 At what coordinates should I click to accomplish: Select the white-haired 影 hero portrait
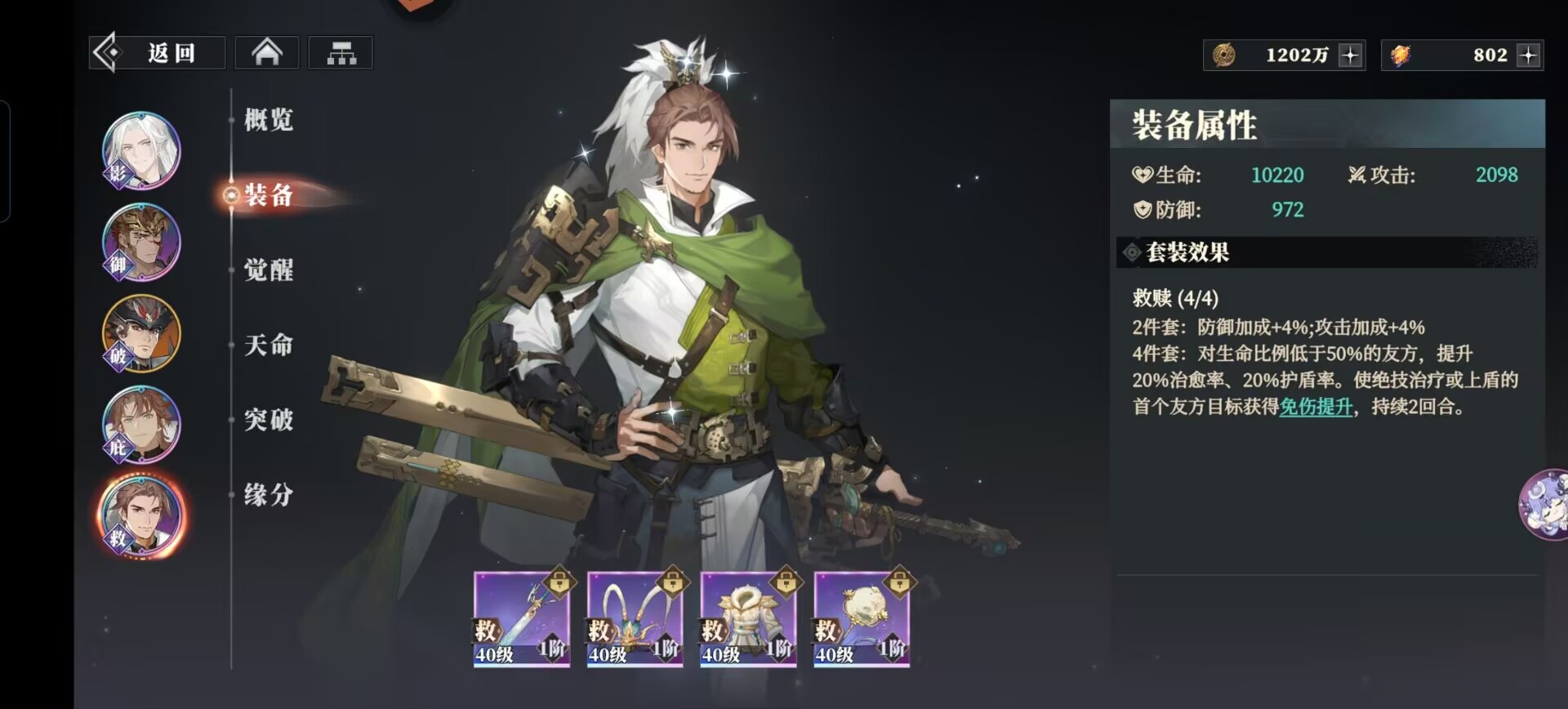coord(141,150)
